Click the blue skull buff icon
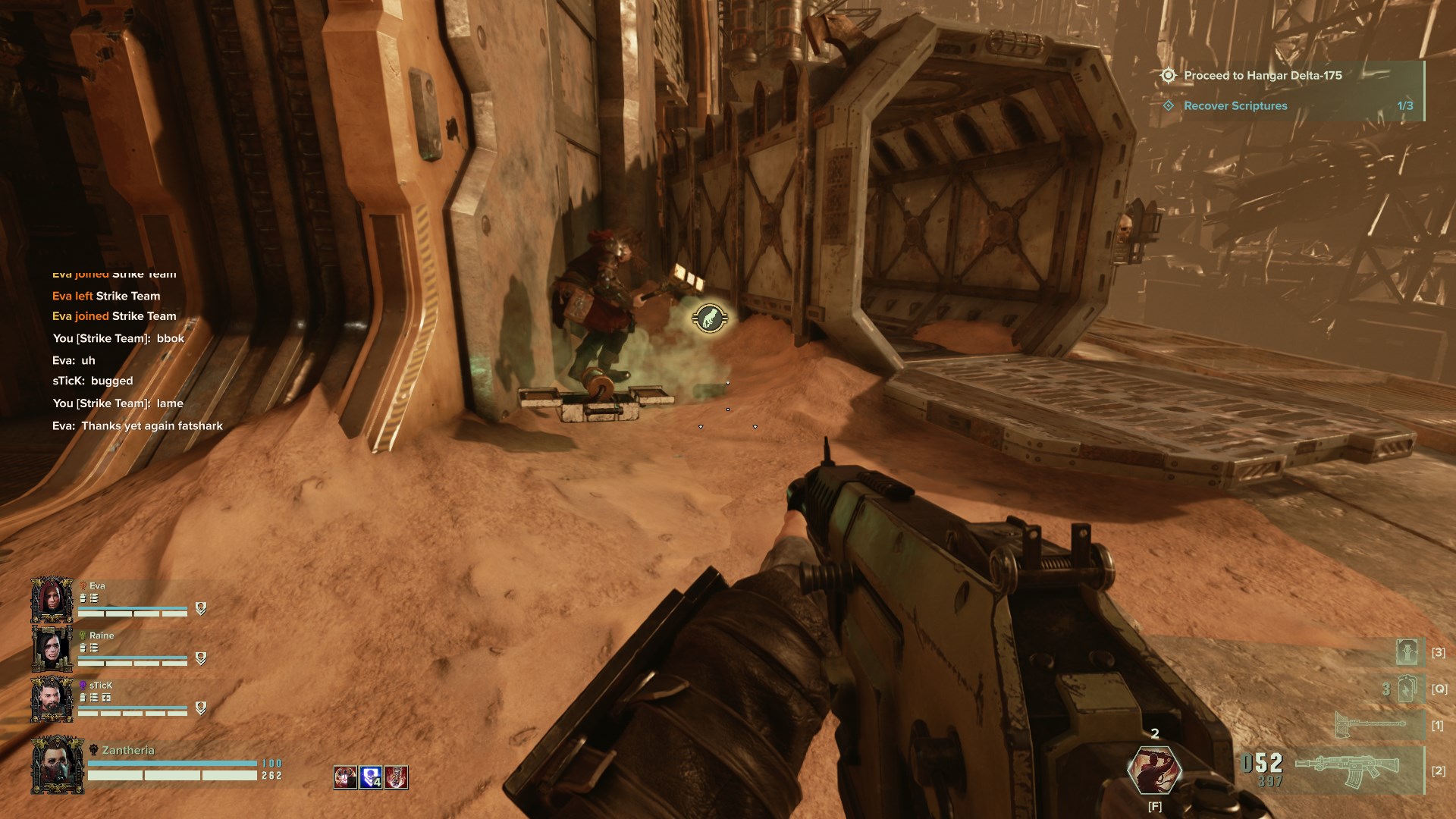Image resolution: width=1456 pixels, height=819 pixels. [x=370, y=777]
